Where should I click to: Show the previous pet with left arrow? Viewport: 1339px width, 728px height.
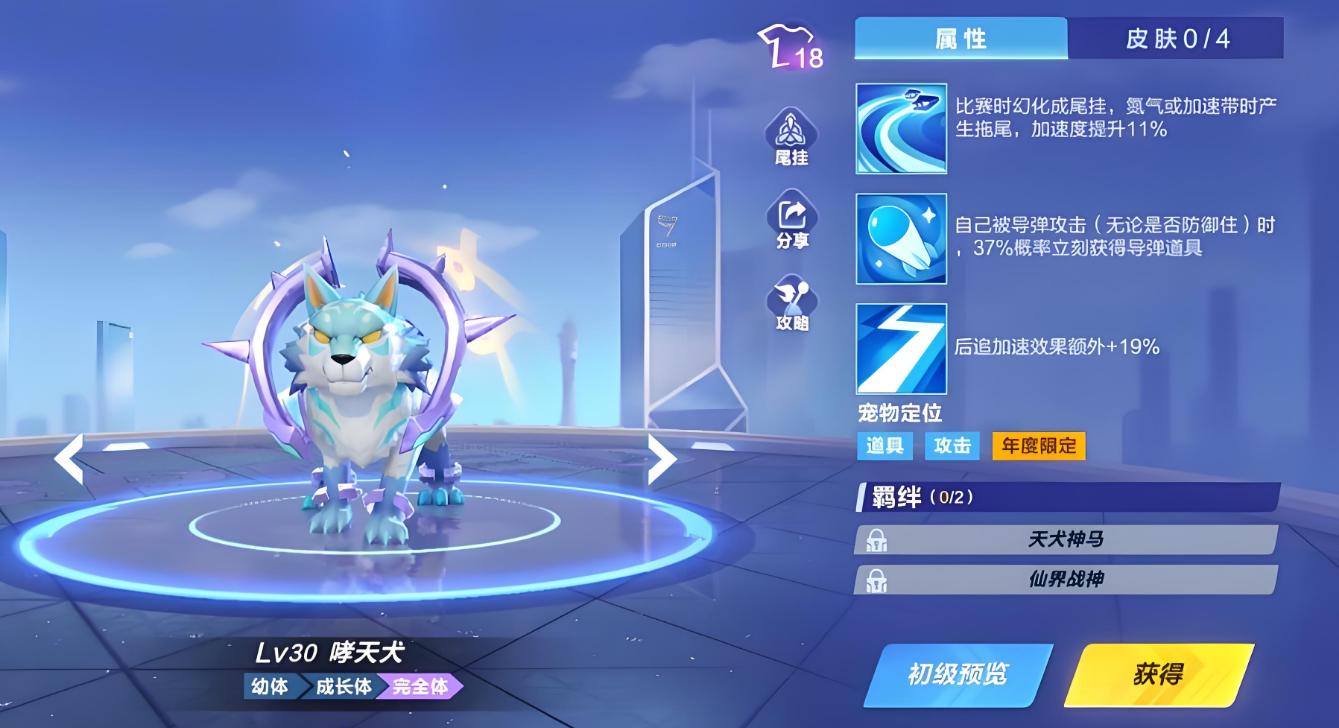point(69,459)
